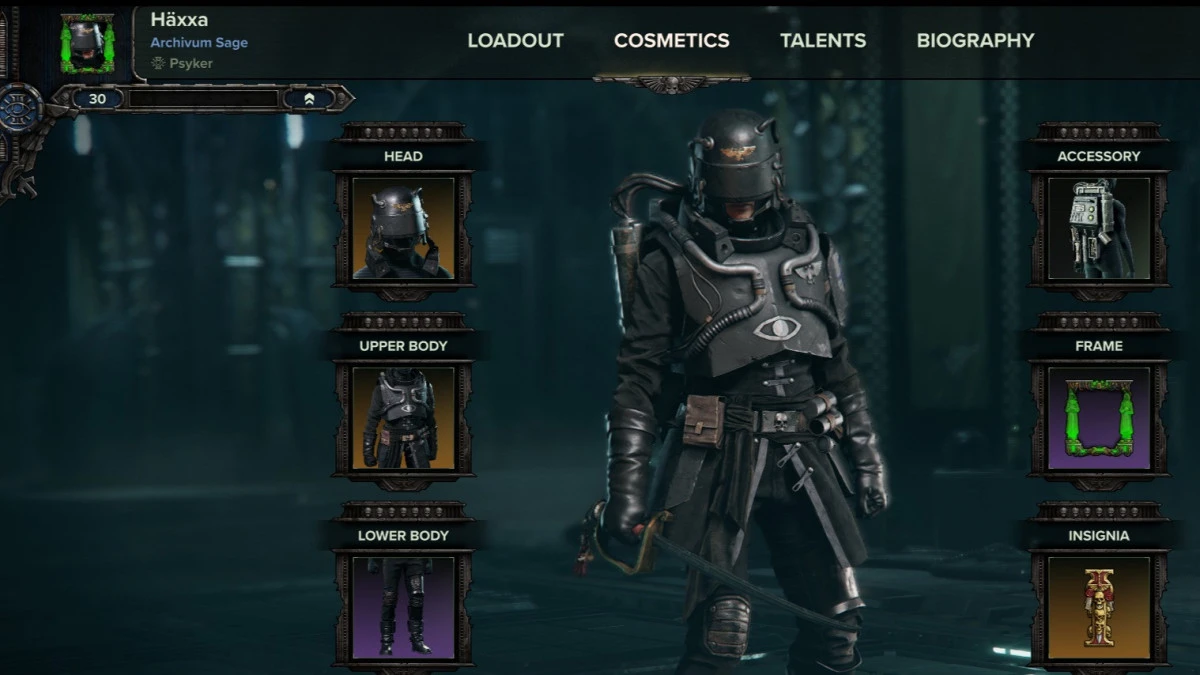Click the Accessory backpack slot
This screenshot has height=675, width=1200.
point(1098,228)
